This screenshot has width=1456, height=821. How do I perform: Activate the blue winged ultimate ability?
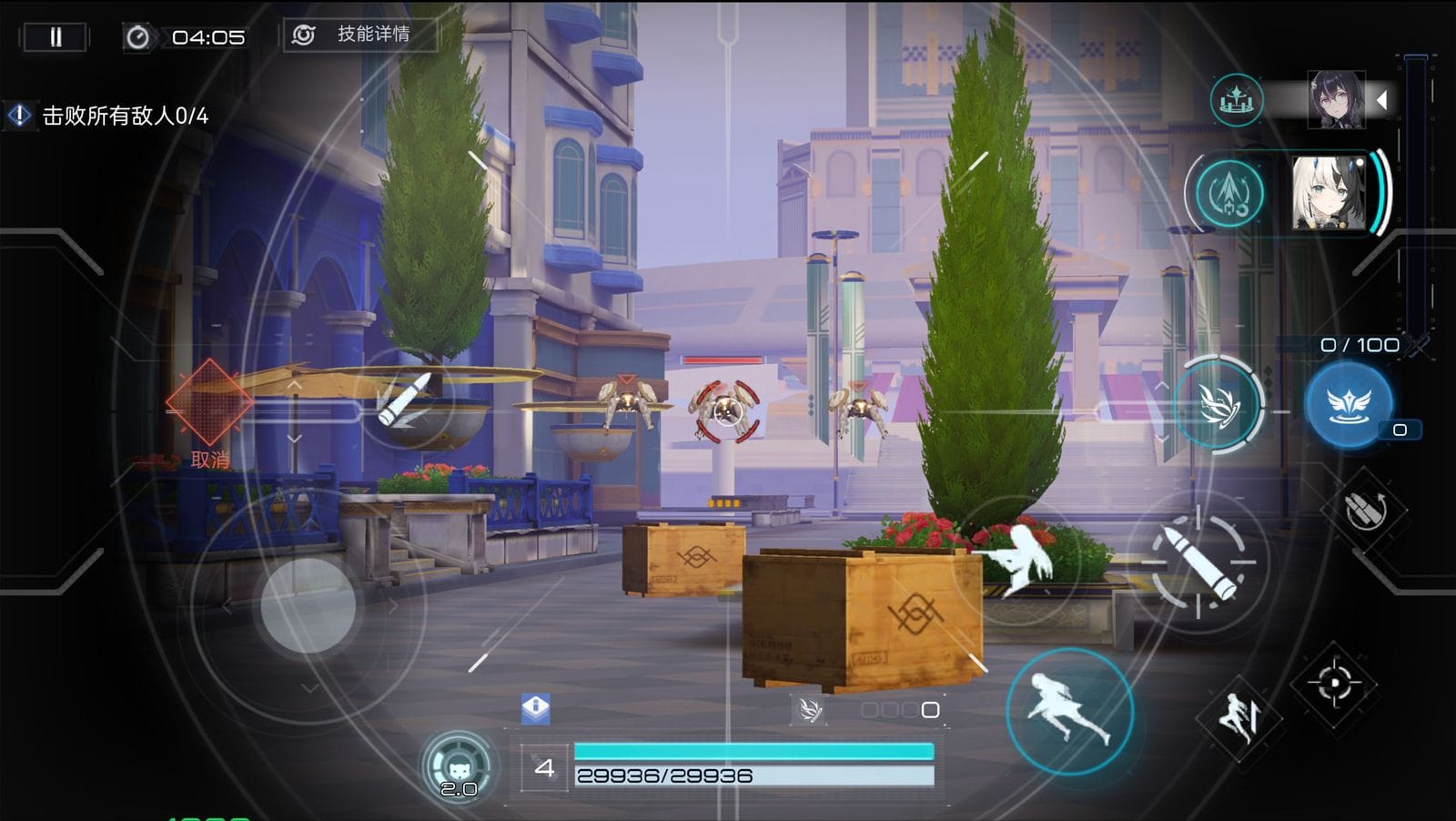[x=1349, y=405]
